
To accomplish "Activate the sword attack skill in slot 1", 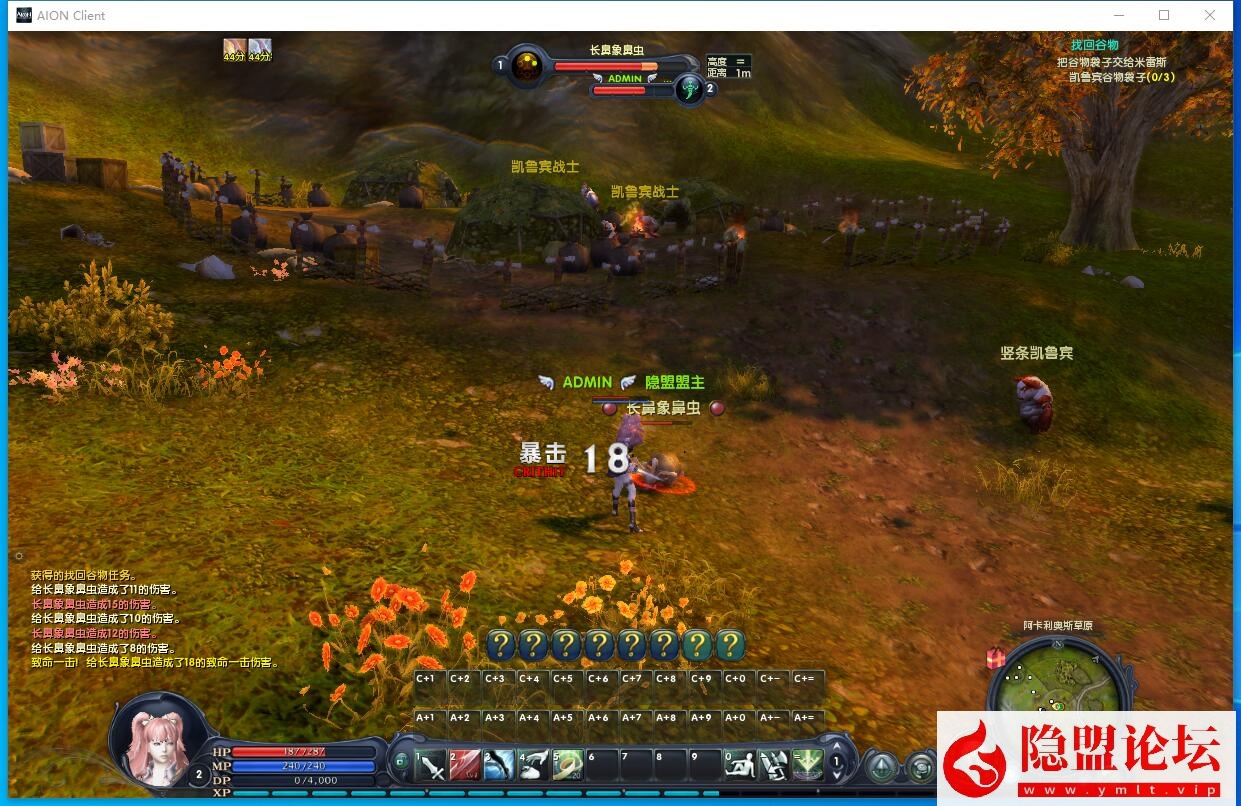I will pyautogui.click(x=432, y=766).
